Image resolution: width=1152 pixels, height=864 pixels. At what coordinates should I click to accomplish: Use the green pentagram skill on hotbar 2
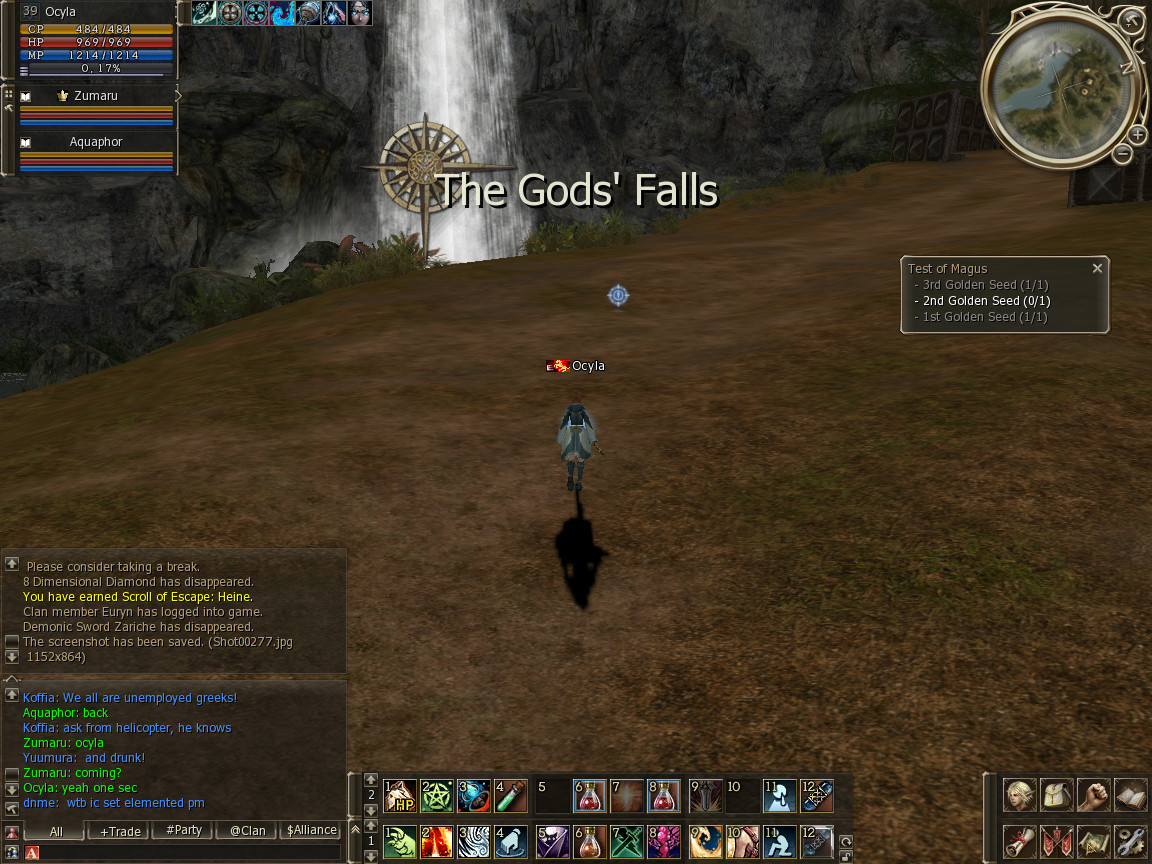[x=437, y=796]
